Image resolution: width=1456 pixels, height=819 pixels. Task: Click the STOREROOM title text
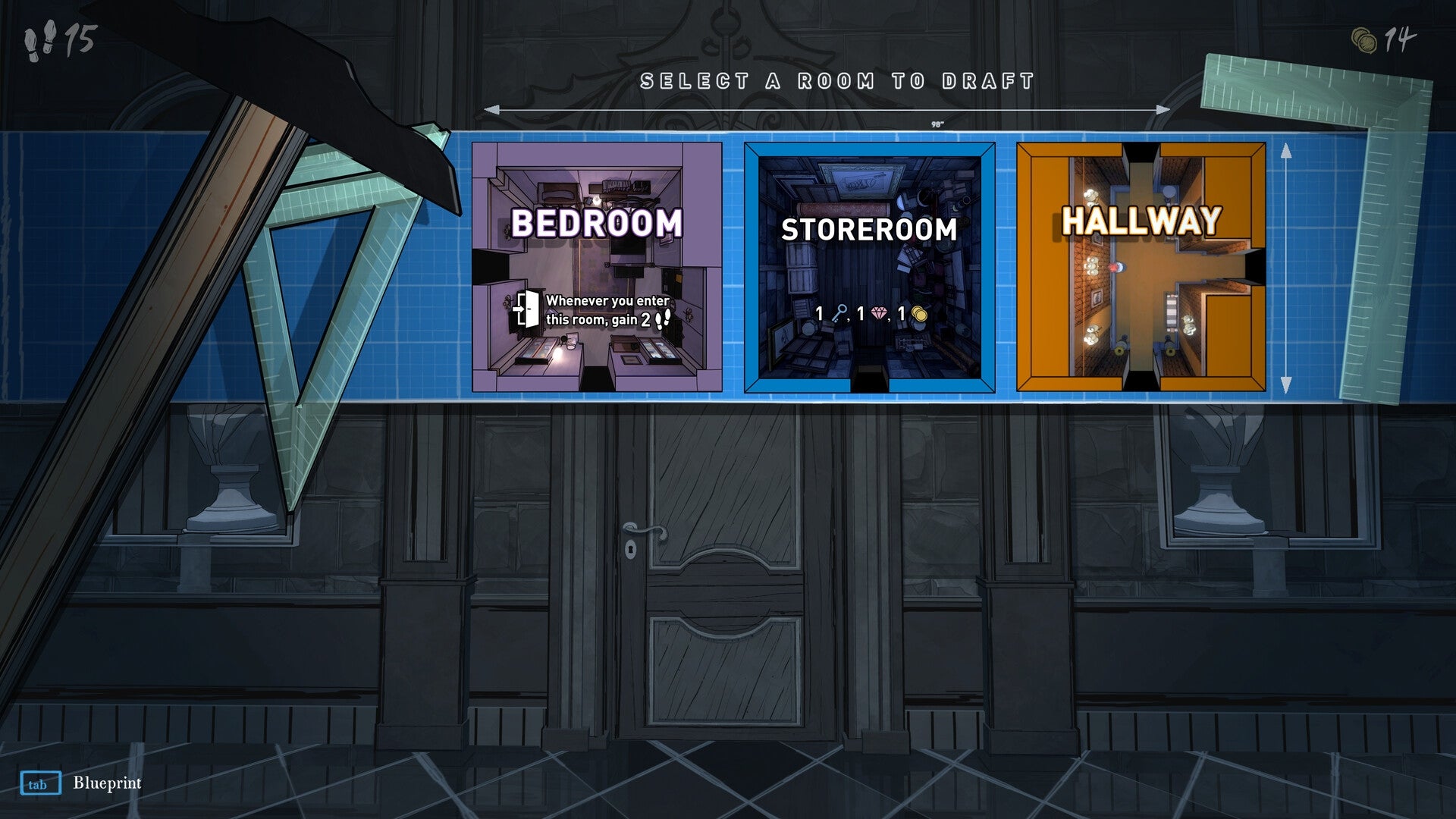click(x=870, y=227)
